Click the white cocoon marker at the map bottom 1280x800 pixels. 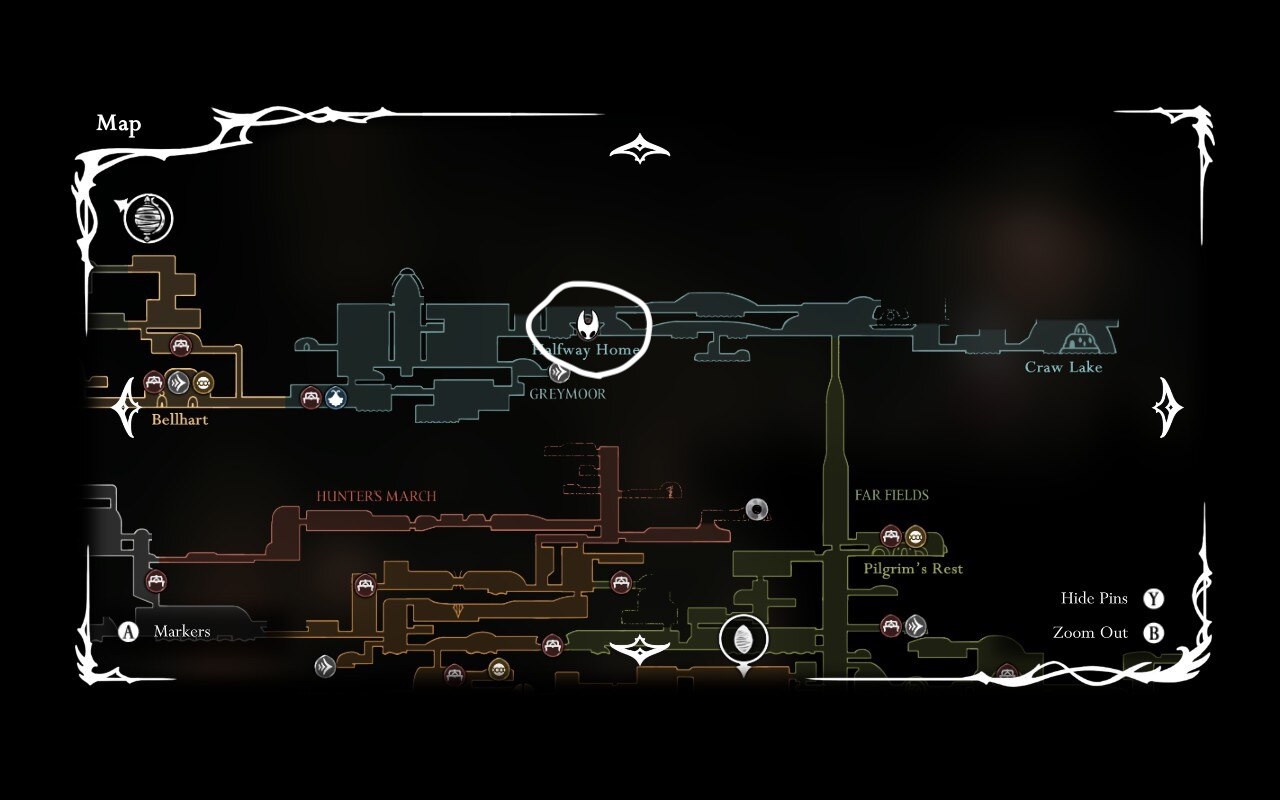(x=744, y=640)
